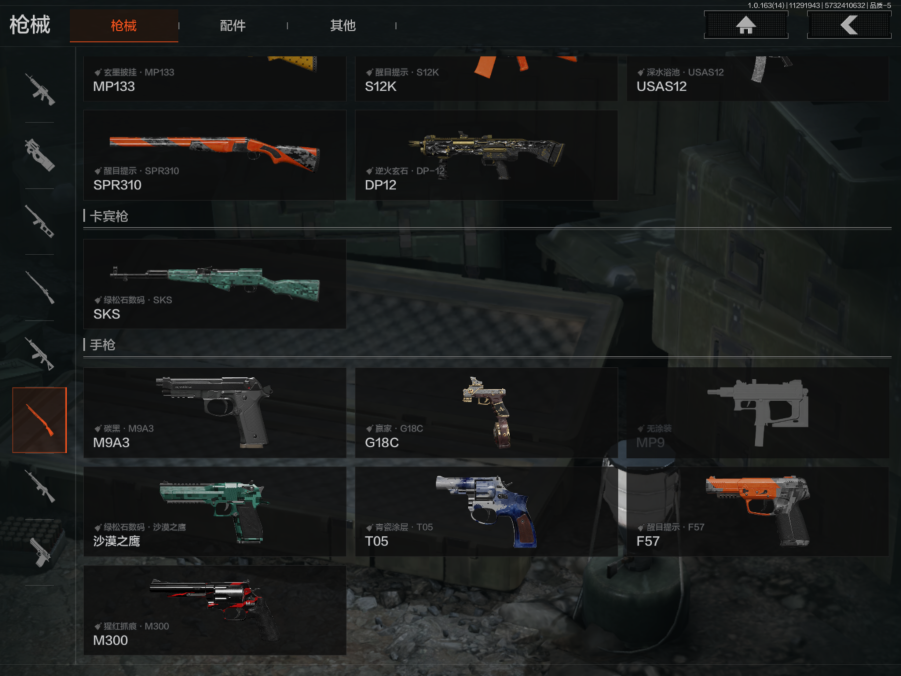Pick the 沙漠之鹰 pistol
This screenshot has height=676, width=901.
(215, 512)
